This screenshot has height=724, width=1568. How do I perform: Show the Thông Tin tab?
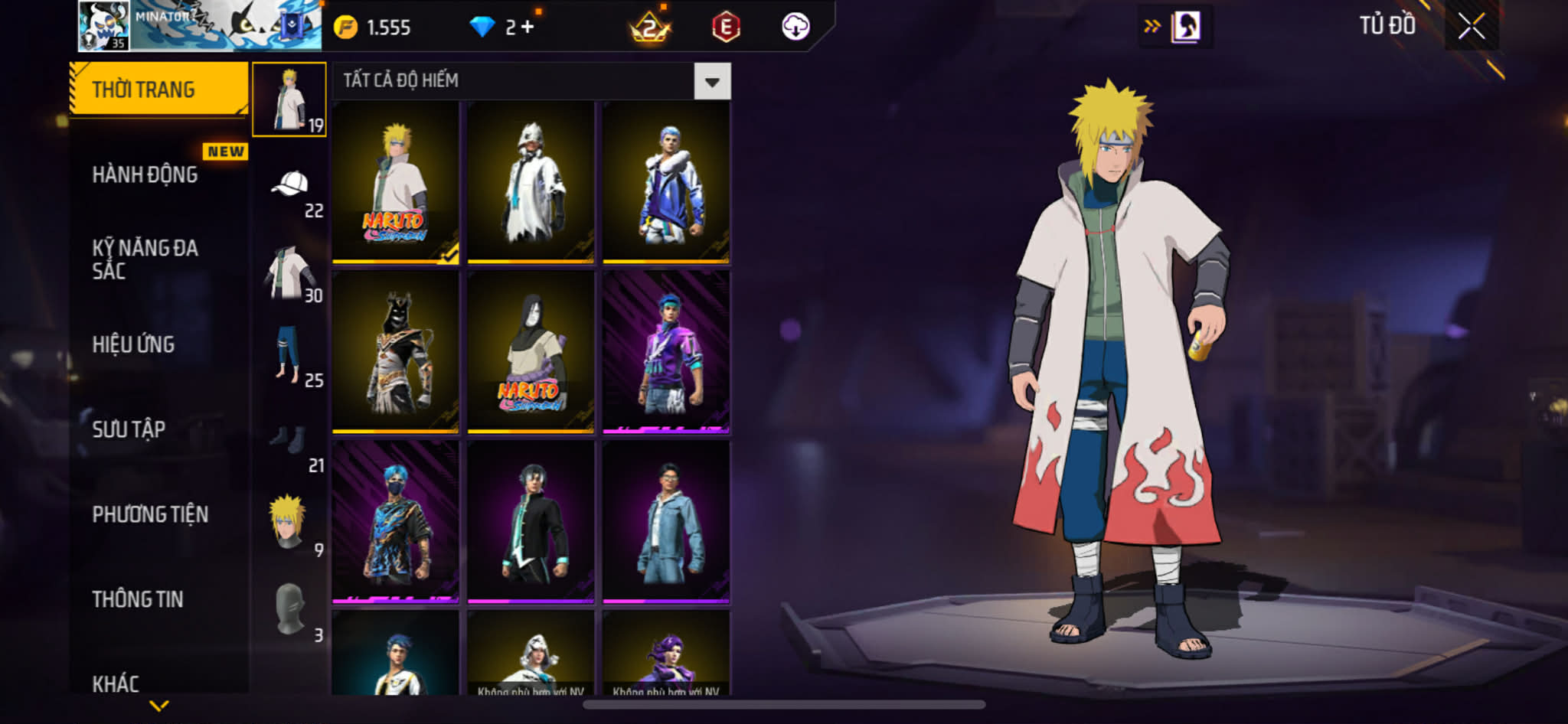tap(138, 599)
